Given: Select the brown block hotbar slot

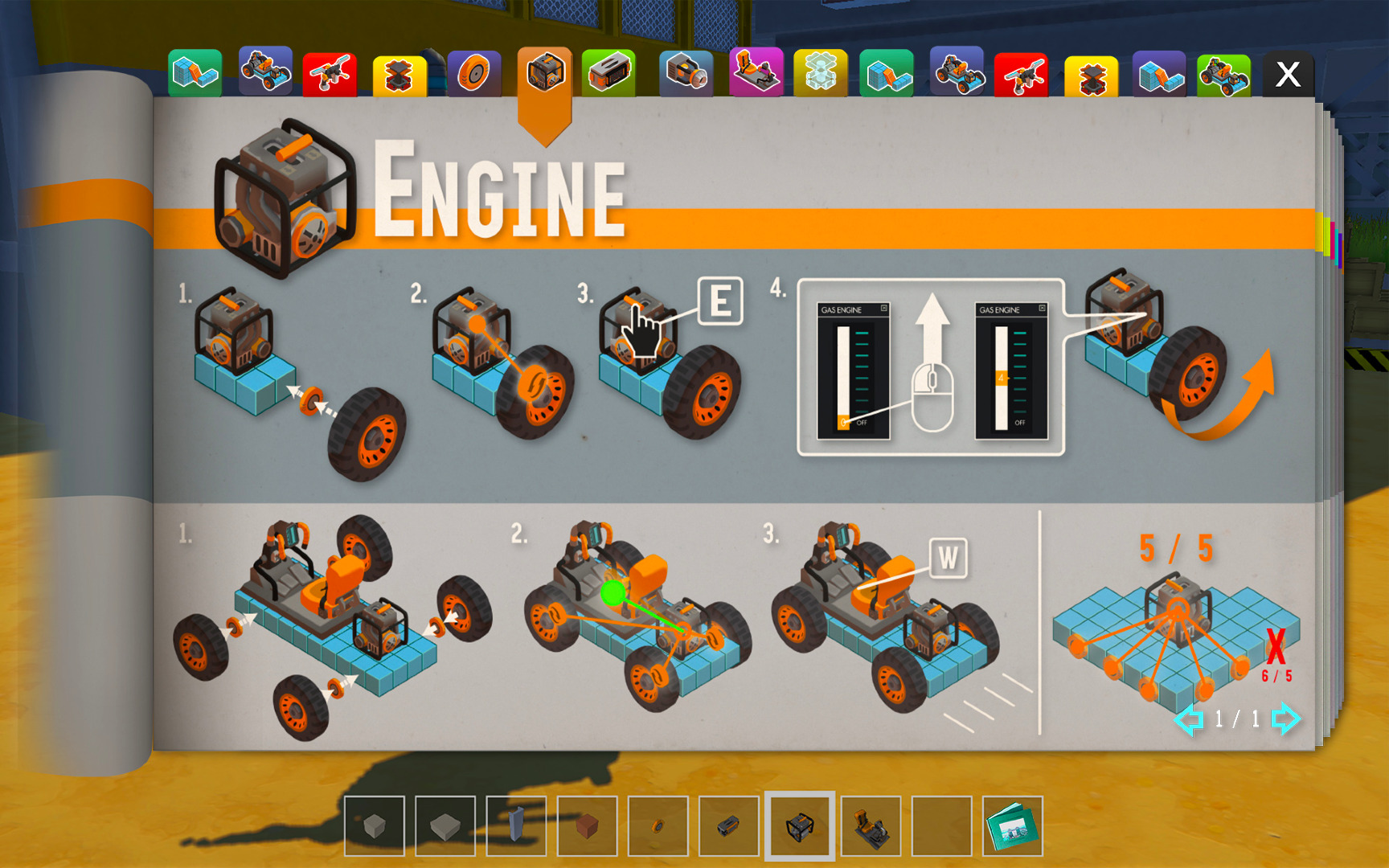Looking at the screenshot, I should (587, 826).
